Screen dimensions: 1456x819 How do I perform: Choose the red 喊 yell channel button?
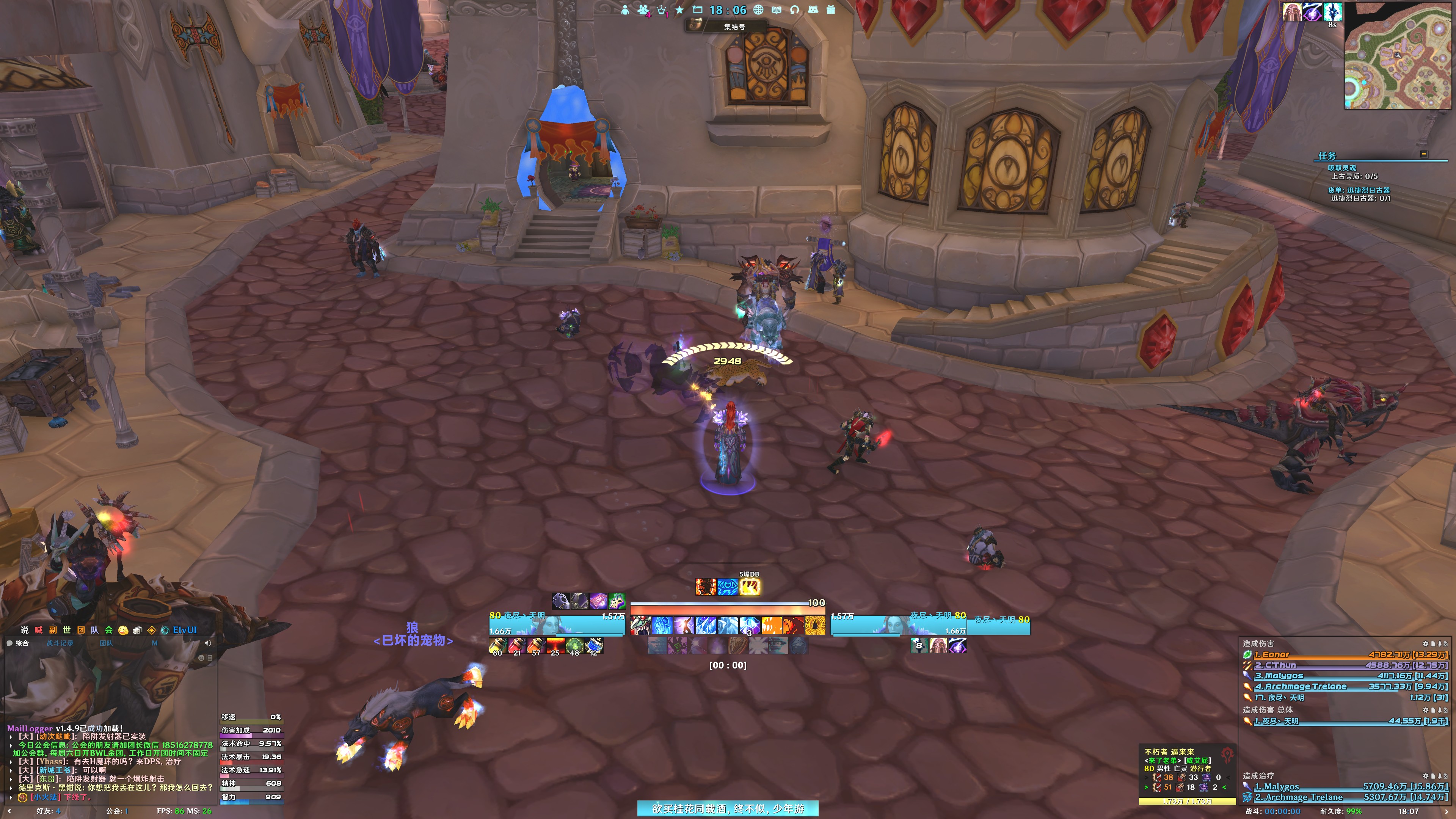coord(38,630)
